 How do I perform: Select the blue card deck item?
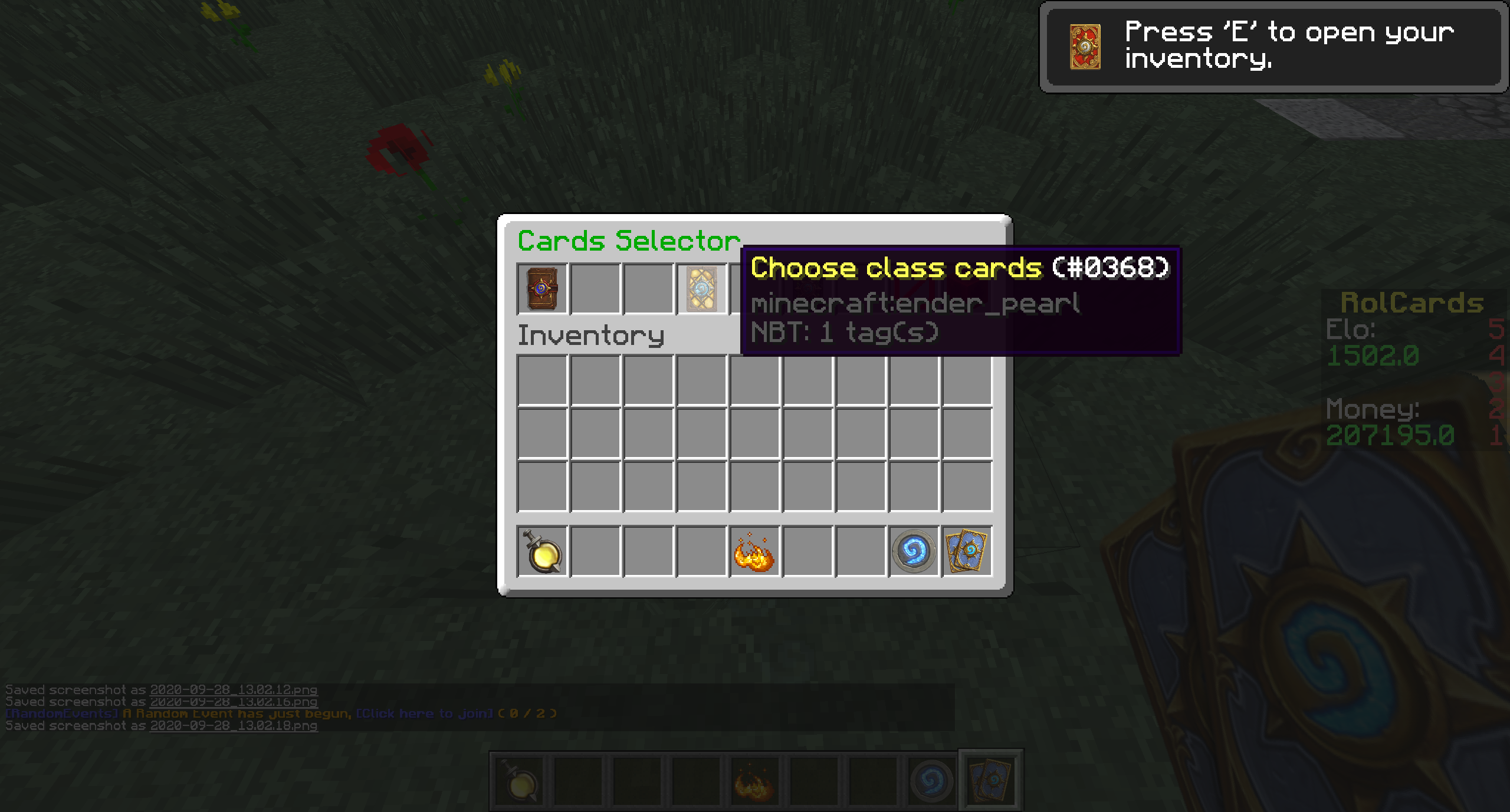point(967,552)
